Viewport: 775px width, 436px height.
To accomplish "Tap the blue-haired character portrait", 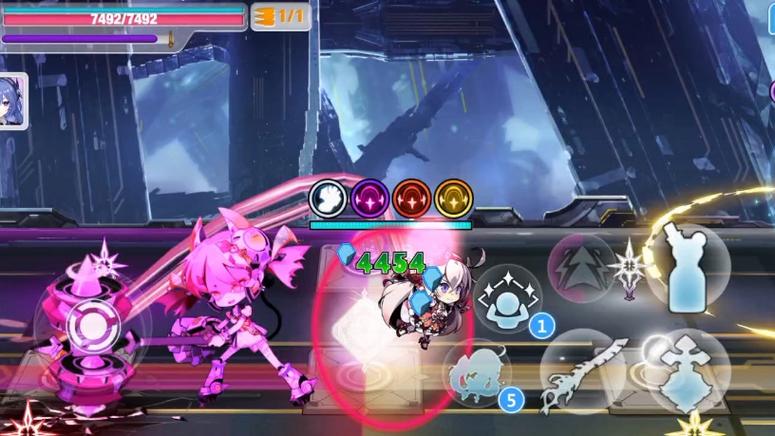I will [11, 103].
